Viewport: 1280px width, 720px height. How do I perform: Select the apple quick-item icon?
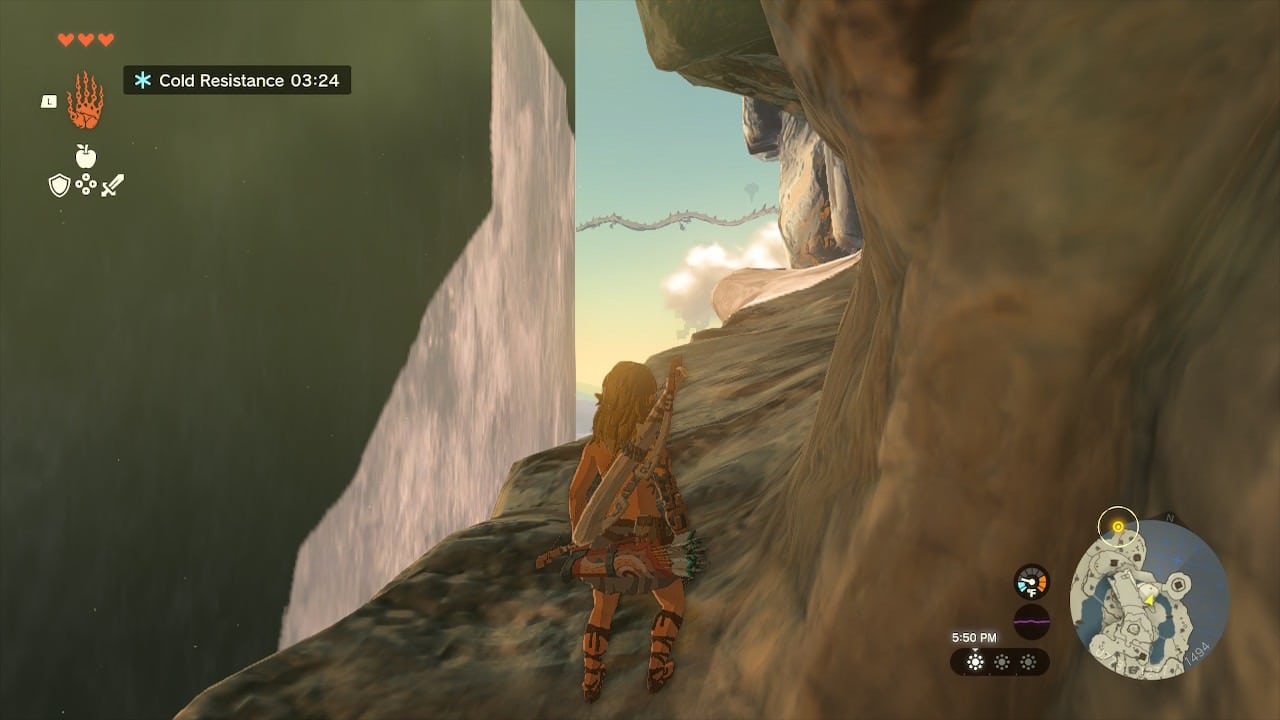click(86, 155)
